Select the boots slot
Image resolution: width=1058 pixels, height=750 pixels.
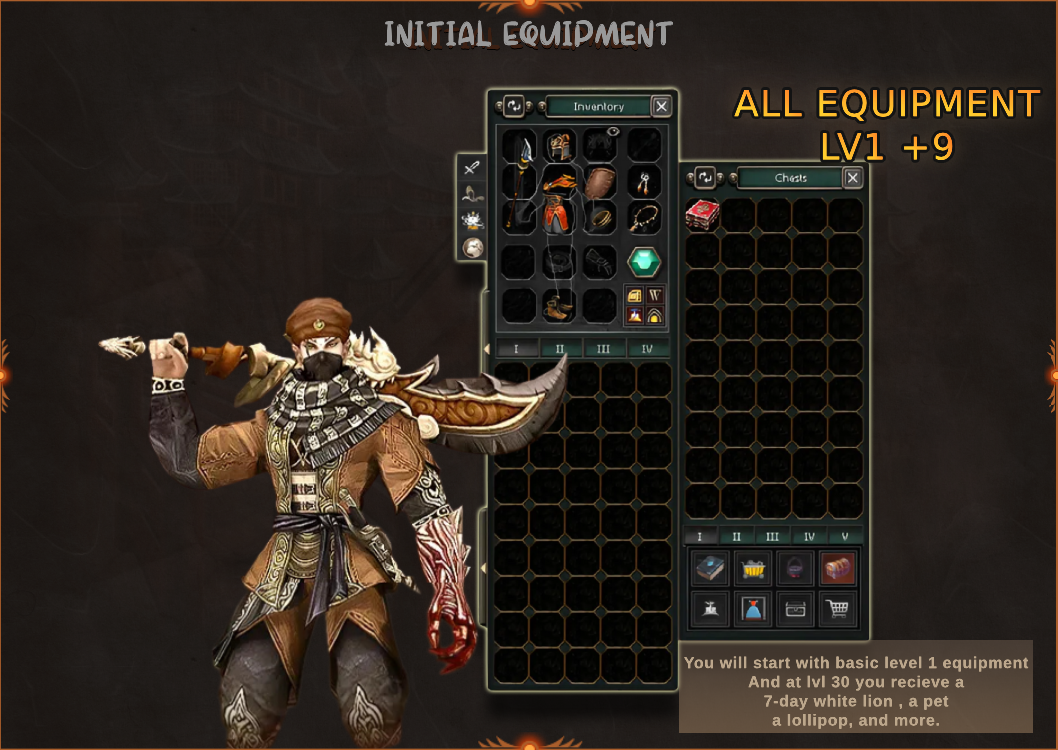pyautogui.click(x=559, y=305)
